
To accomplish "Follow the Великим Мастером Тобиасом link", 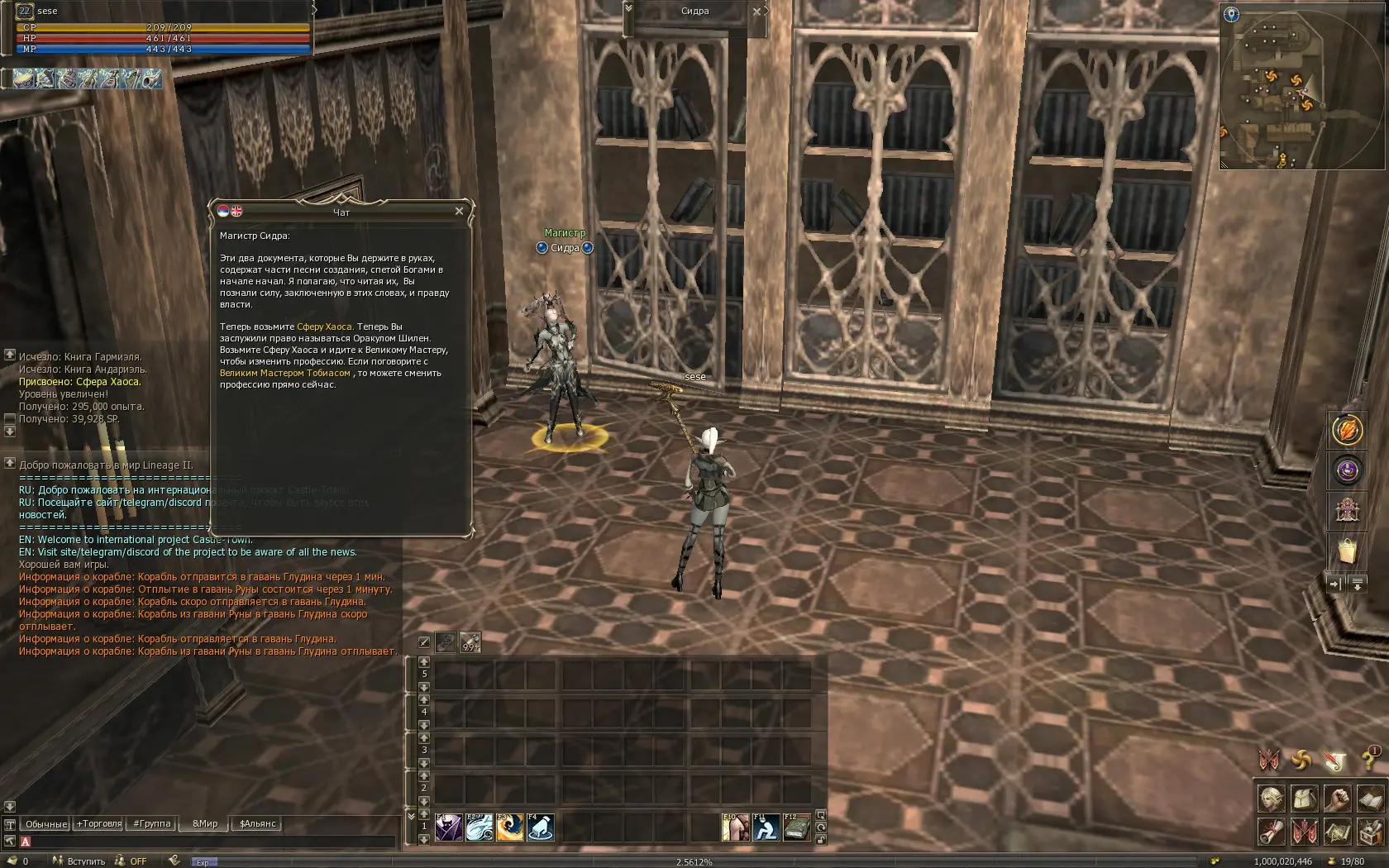I will pyautogui.click(x=285, y=374).
